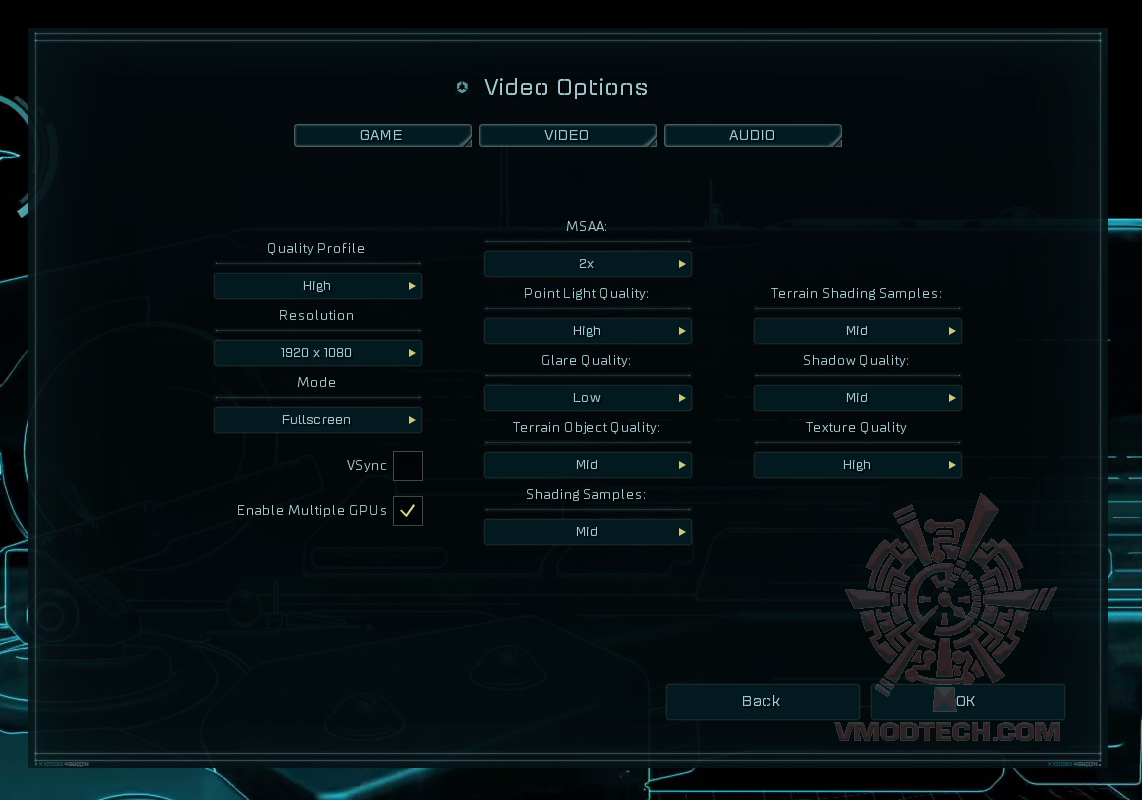This screenshot has width=1142, height=800.
Task: Open the AUDIO tab
Action: pos(752,135)
